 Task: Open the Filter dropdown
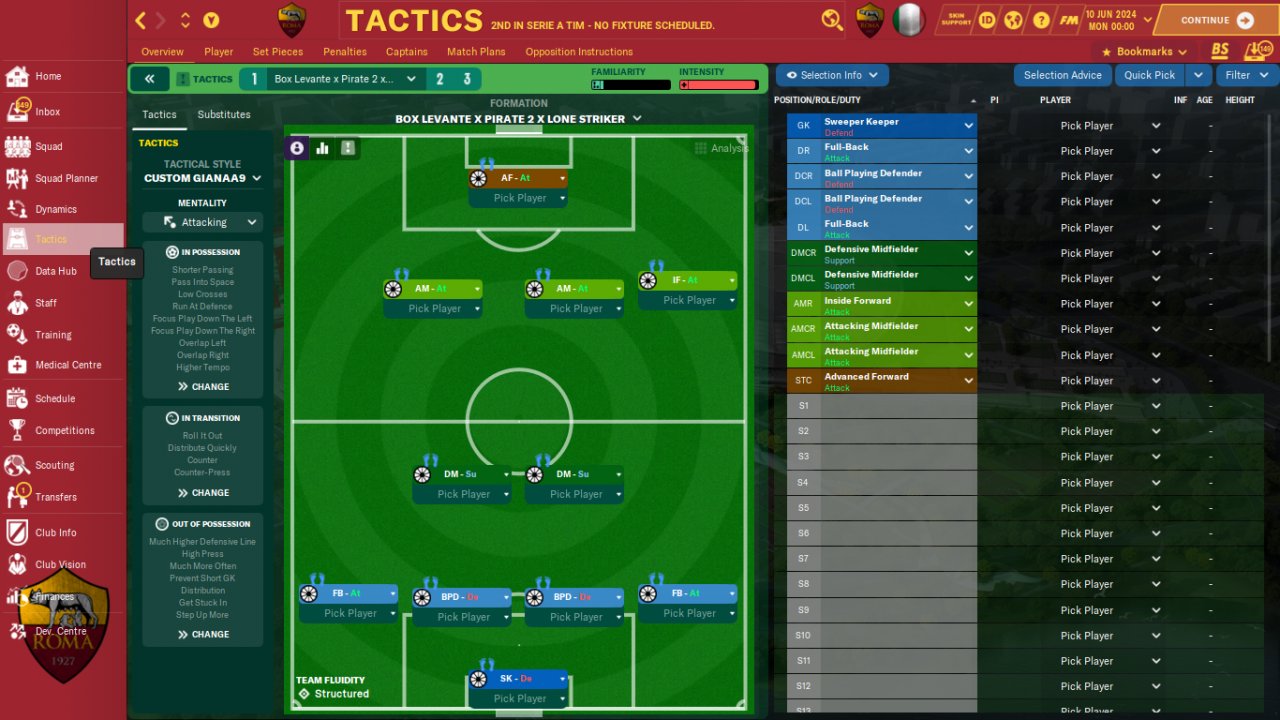pyautogui.click(x=1246, y=75)
